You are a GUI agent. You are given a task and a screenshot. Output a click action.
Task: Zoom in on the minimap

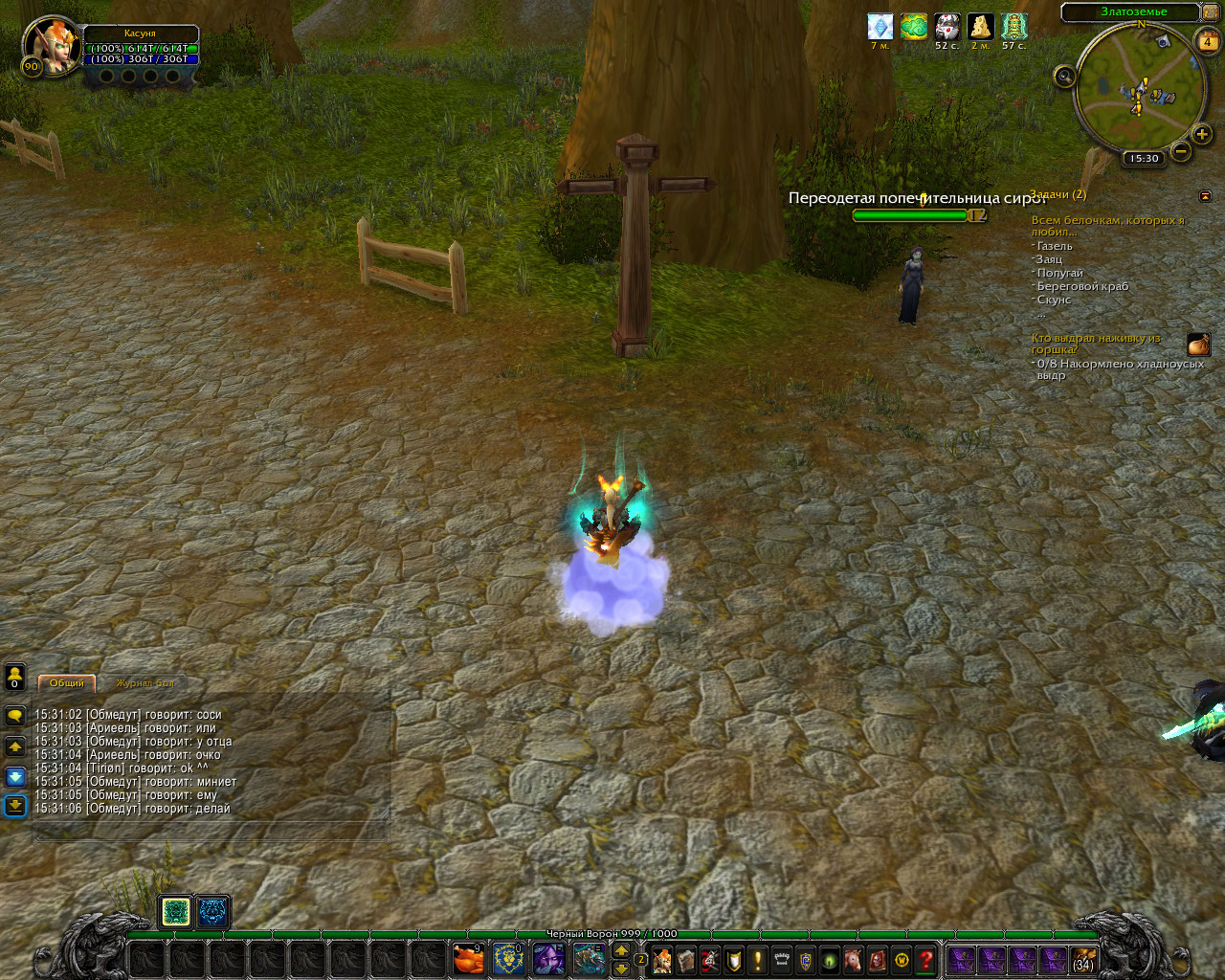1202,134
